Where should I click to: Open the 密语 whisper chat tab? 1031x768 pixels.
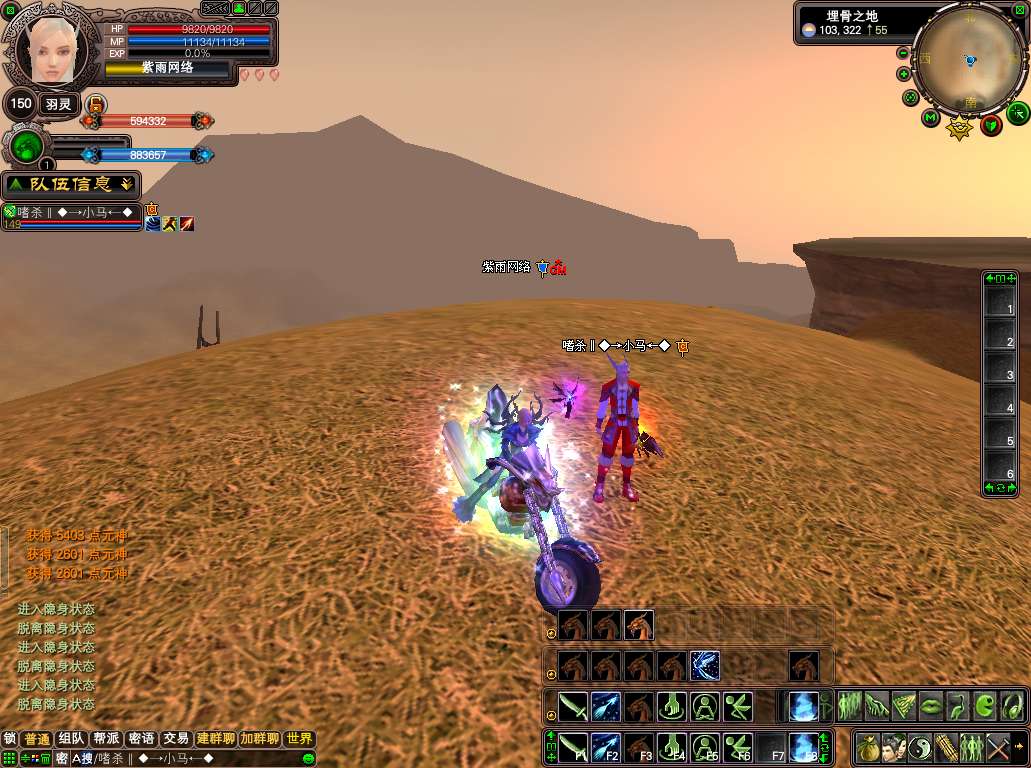[x=141, y=739]
